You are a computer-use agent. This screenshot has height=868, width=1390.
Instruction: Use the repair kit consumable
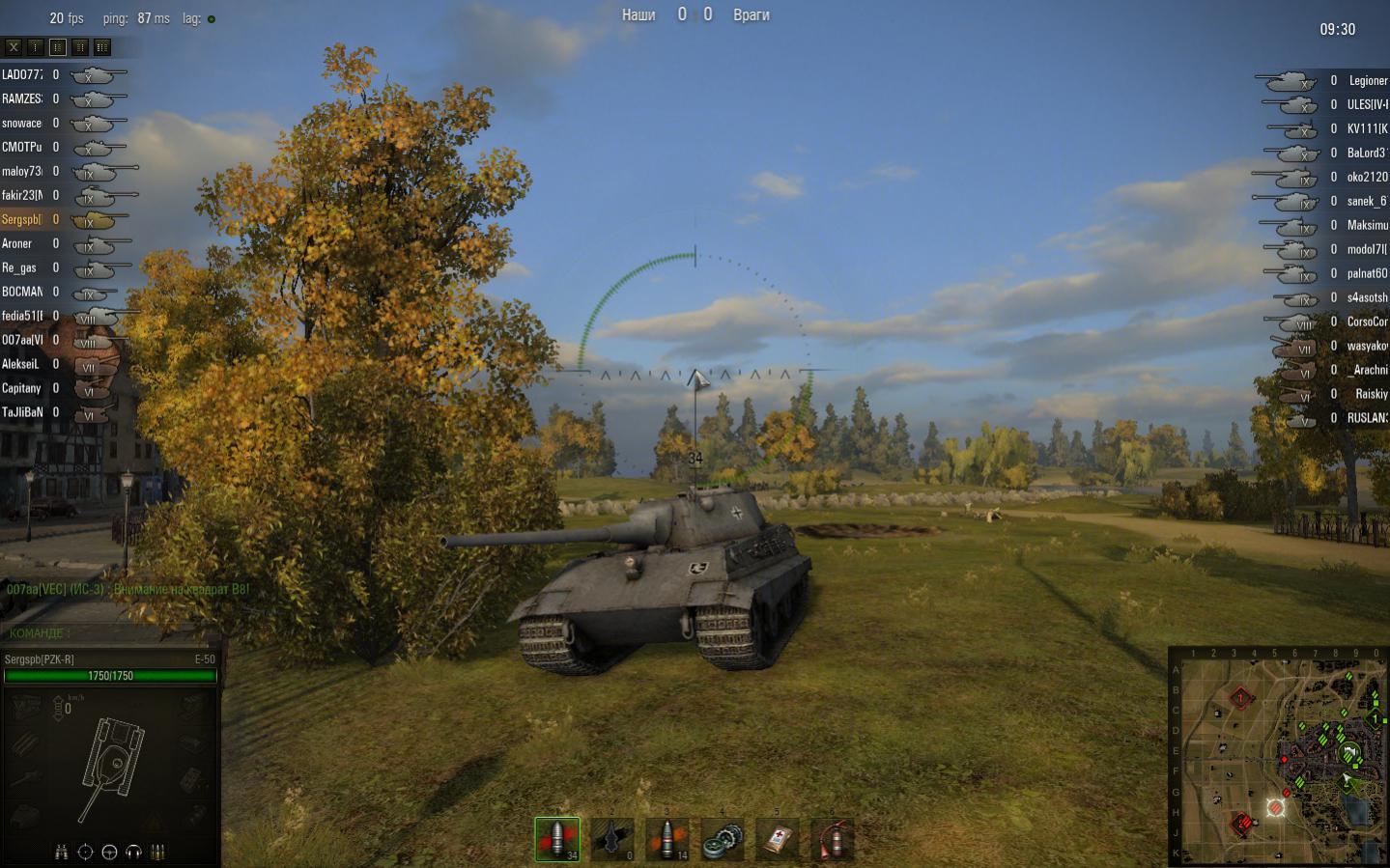coord(723,839)
